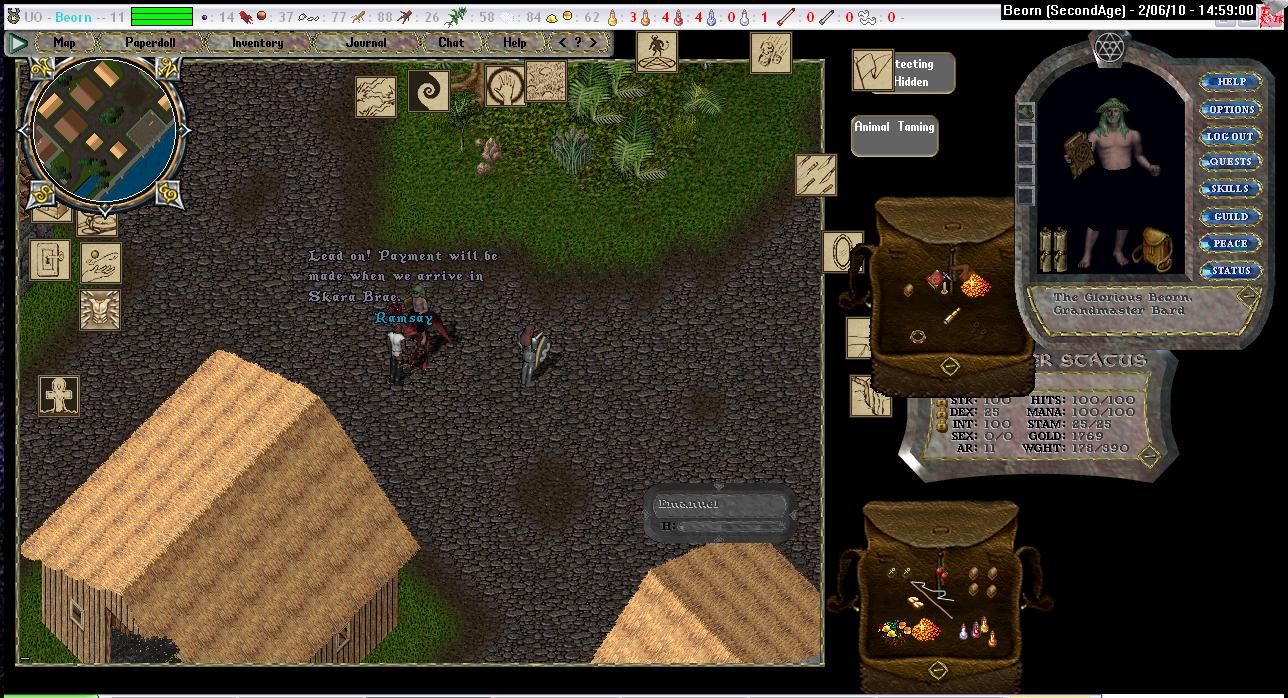
Task: Open the Inventory menu entry
Action: point(257,43)
